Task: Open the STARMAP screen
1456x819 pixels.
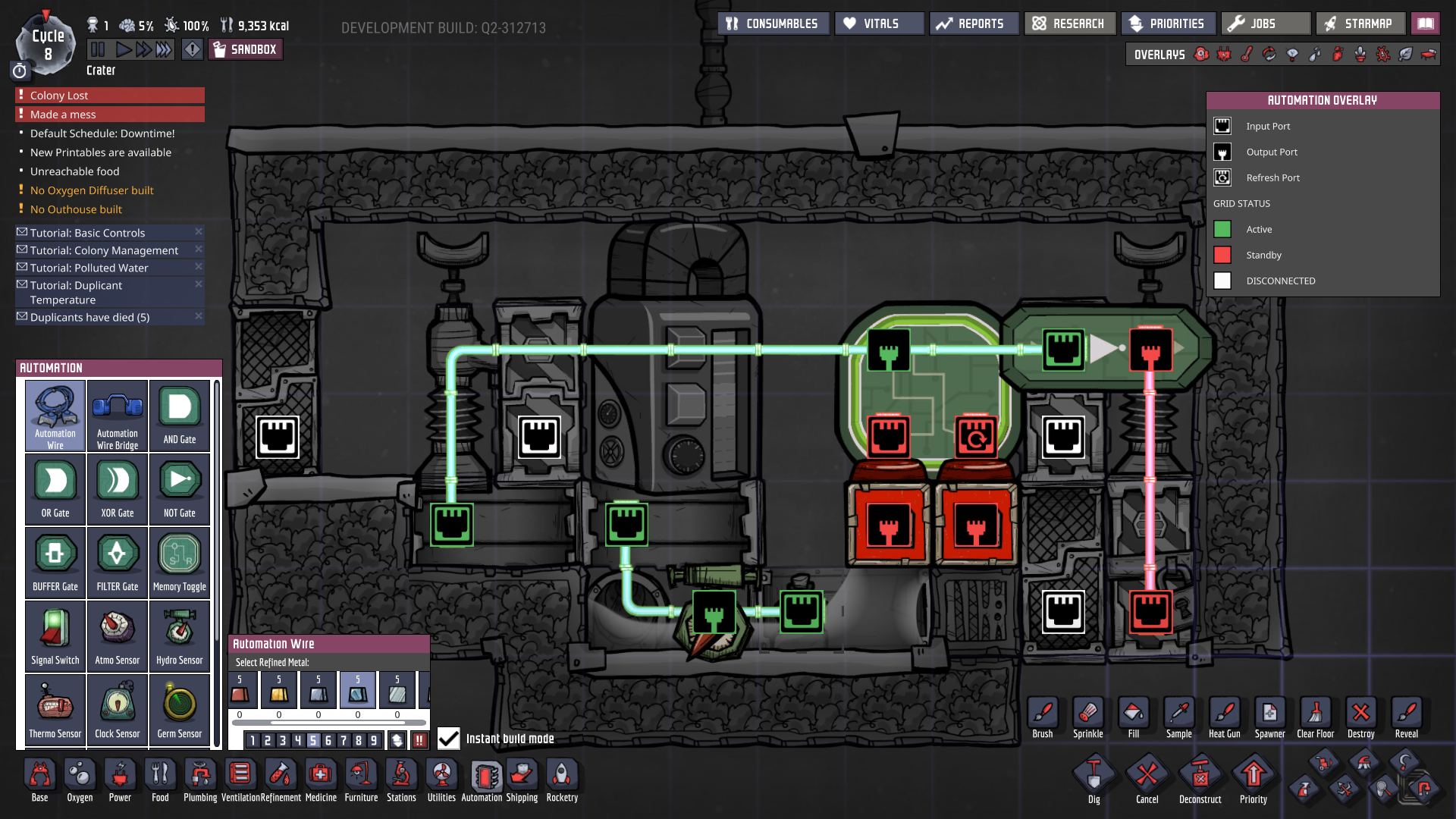Action: tap(1360, 23)
